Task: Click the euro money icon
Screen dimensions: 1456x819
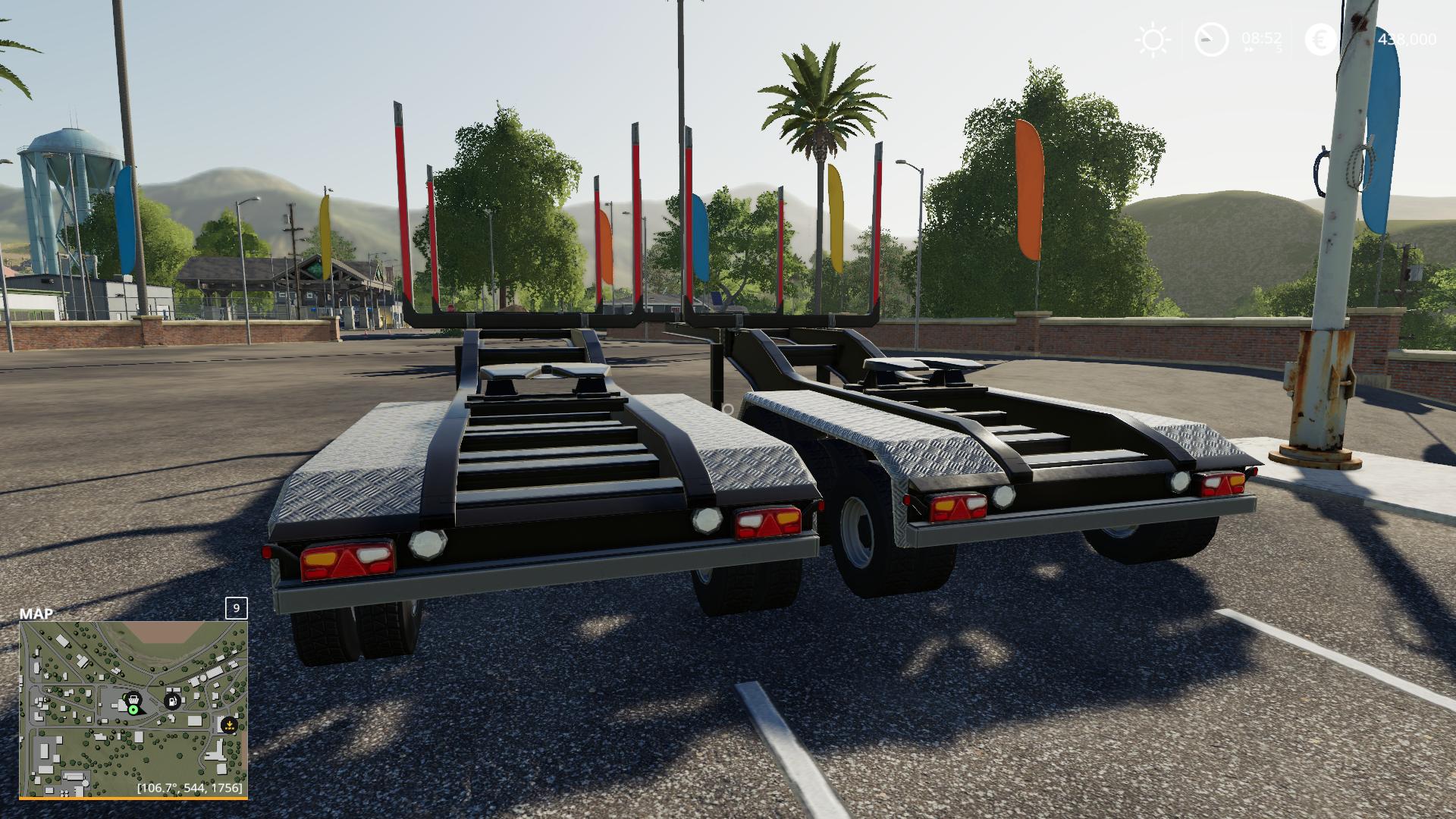Action: coord(1321,39)
